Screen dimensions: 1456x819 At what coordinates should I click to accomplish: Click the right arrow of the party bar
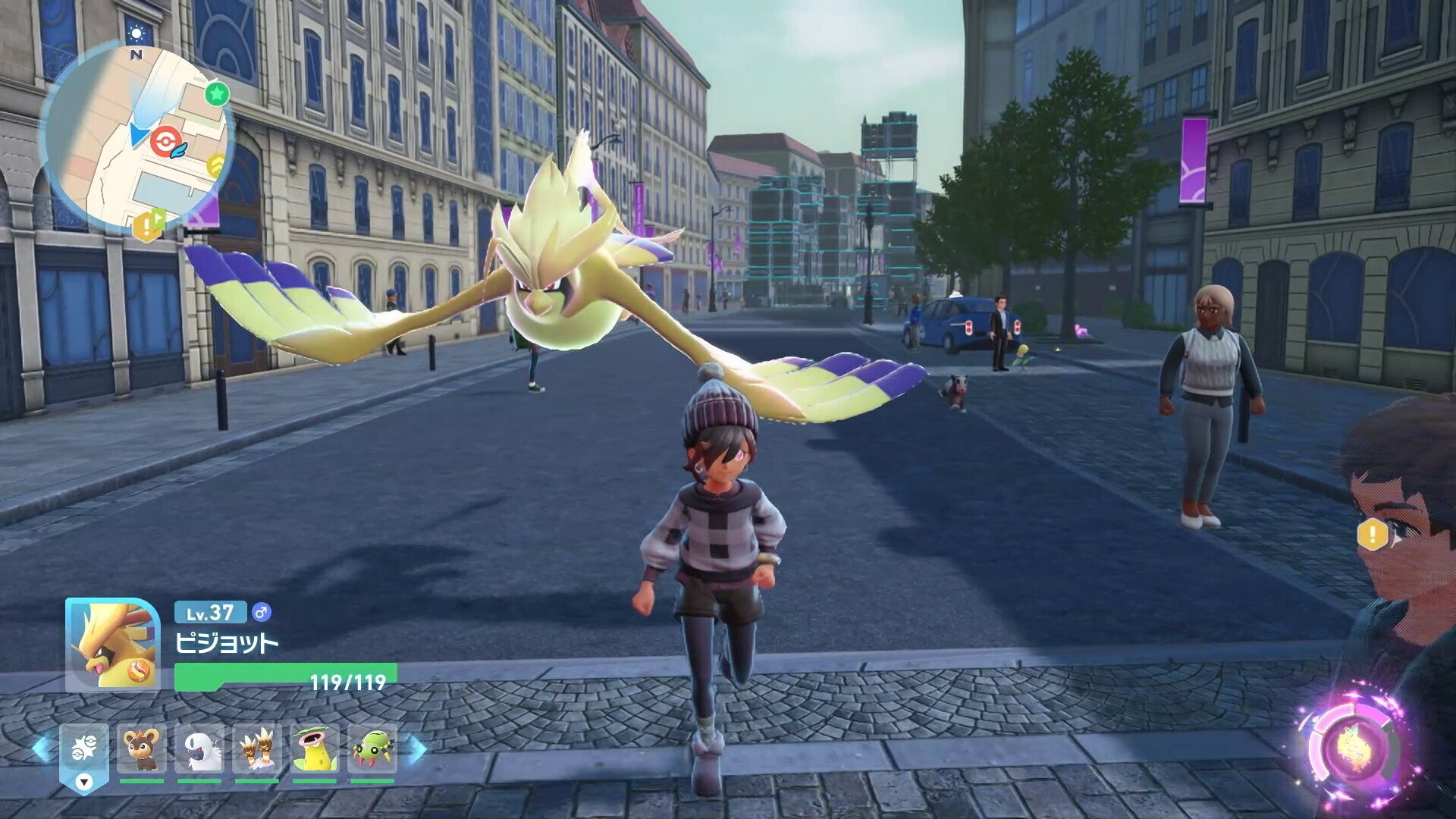[416, 749]
